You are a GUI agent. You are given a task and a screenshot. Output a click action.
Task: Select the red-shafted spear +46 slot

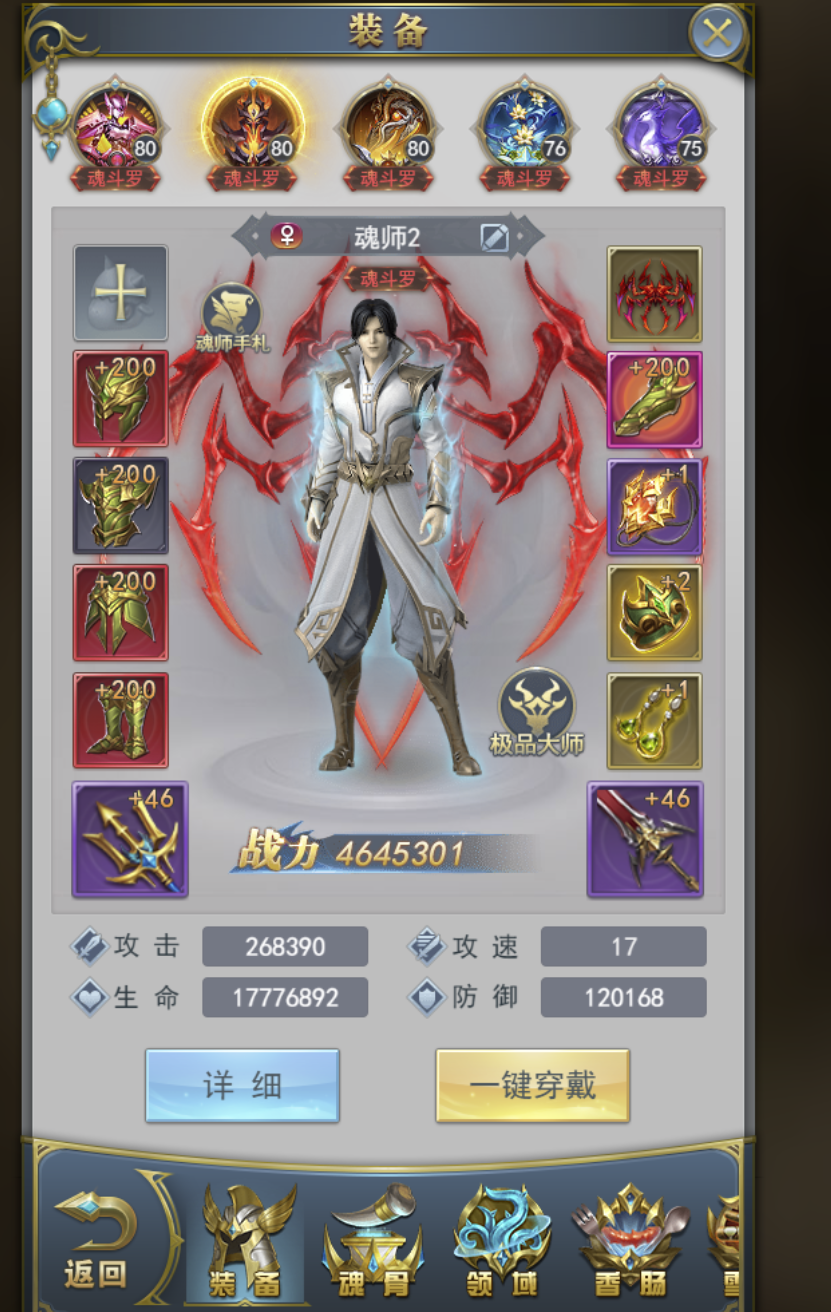645,839
